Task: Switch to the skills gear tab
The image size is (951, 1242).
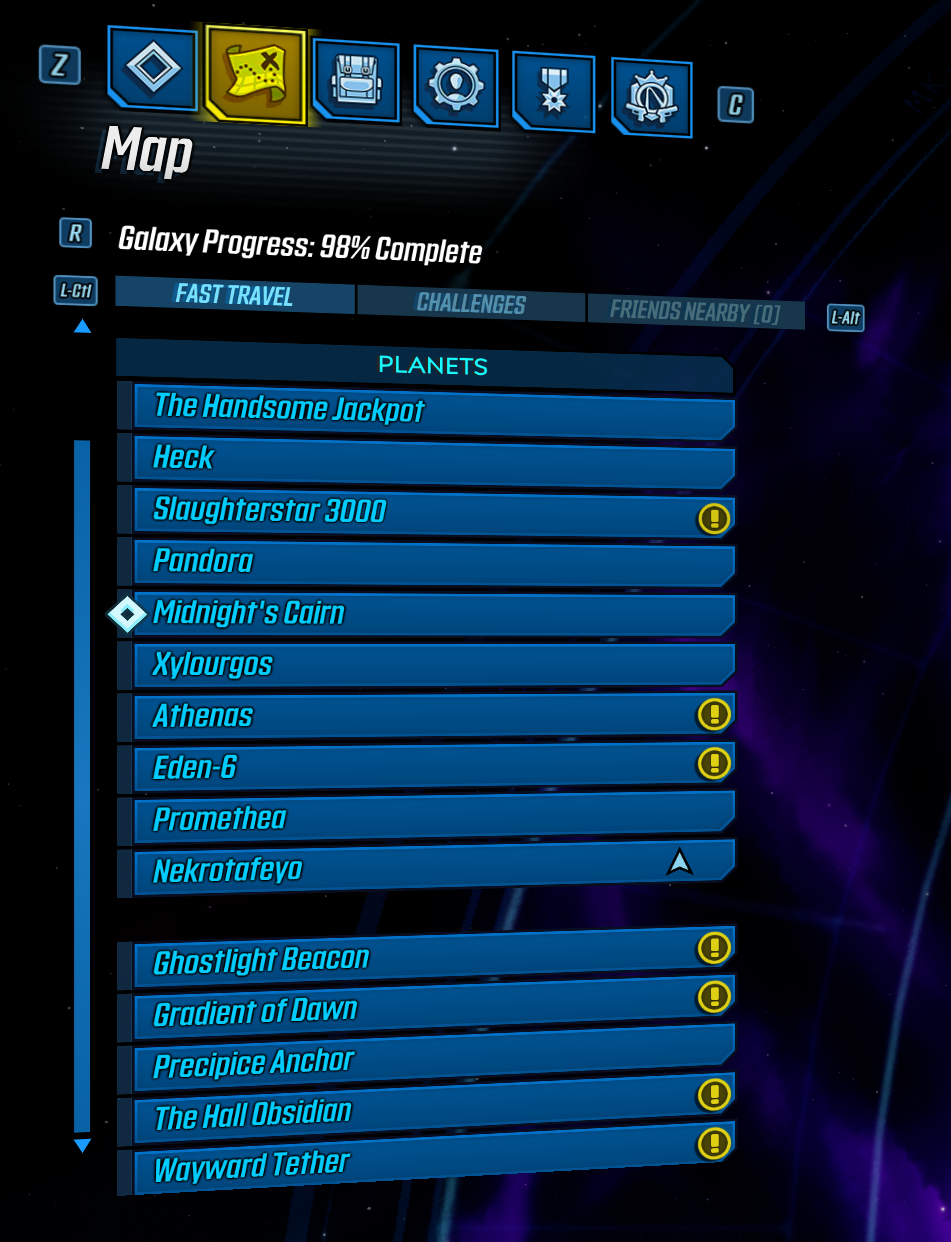Action: pyautogui.click(x=455, y=86)
